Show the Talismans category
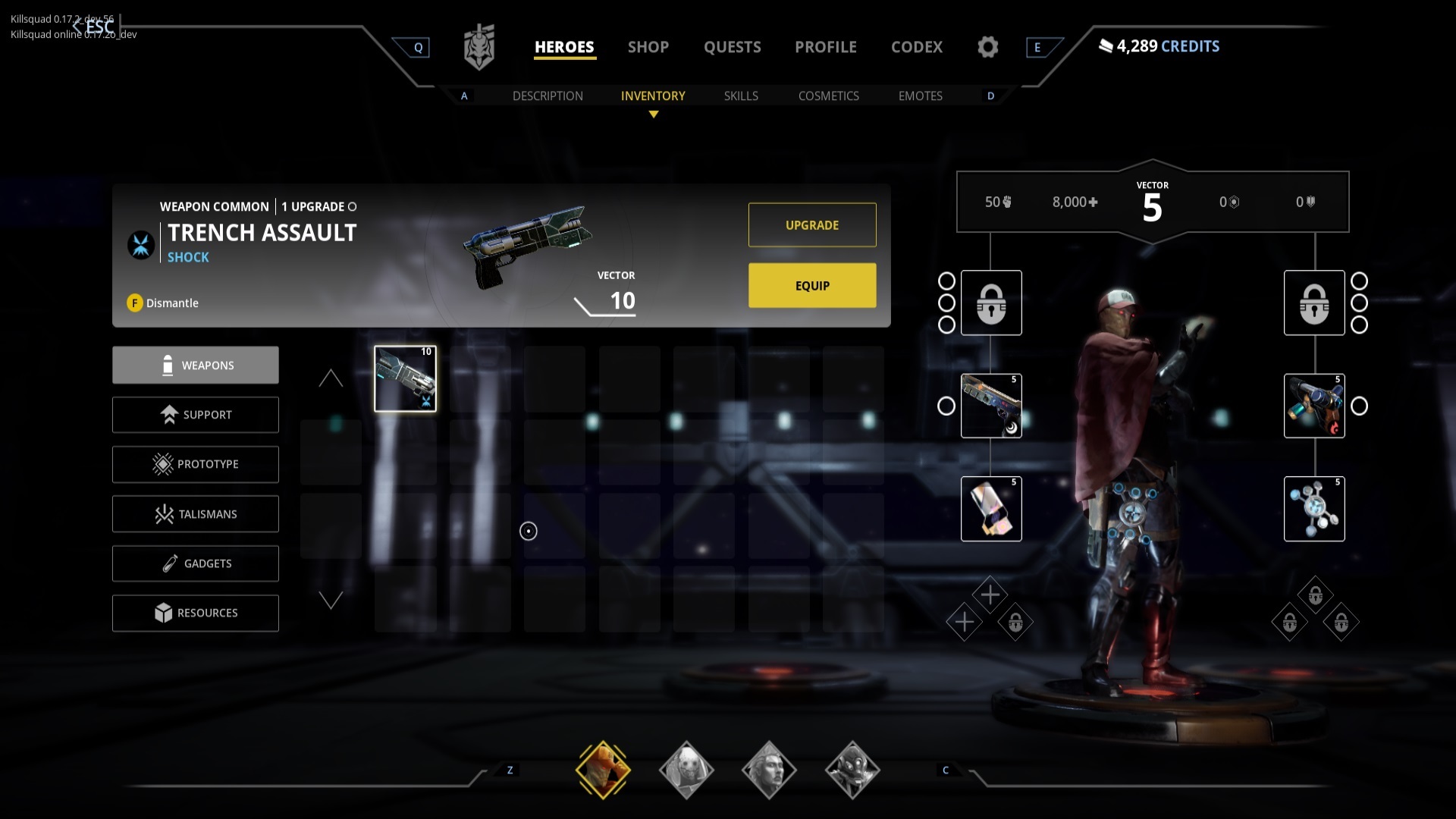1456x819 pixels. (x=196, y=514)
